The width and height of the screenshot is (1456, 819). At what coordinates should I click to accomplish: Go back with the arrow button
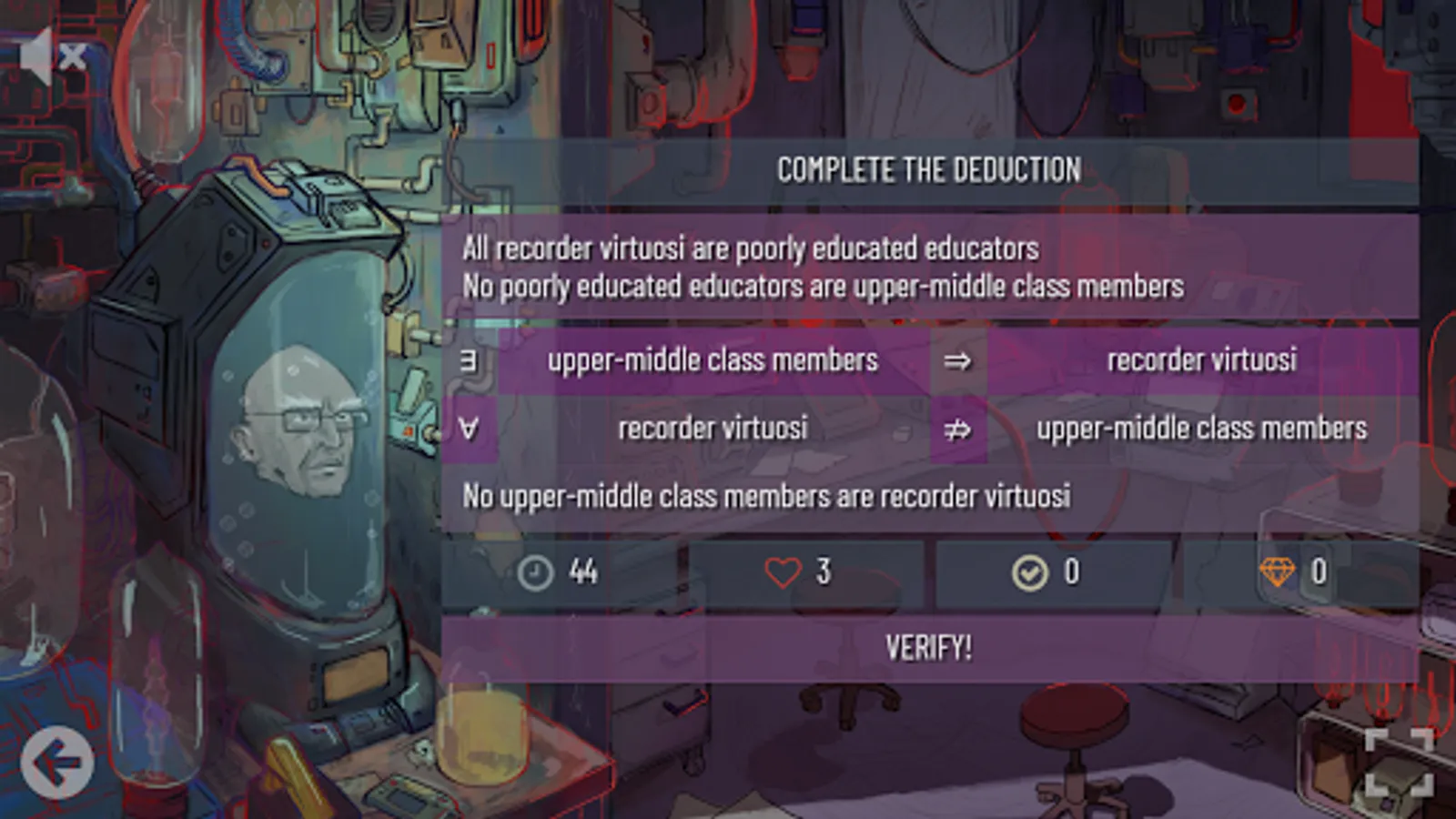click(57, 763)
